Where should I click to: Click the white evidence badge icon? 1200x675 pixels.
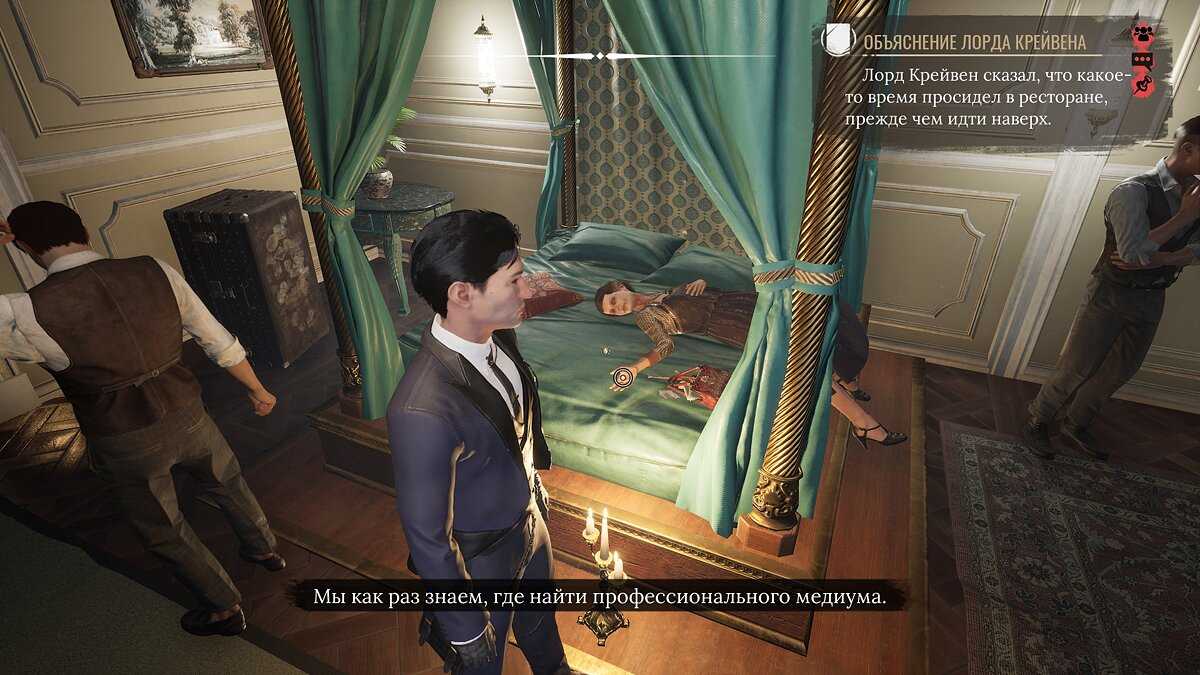tap(838, 40)
